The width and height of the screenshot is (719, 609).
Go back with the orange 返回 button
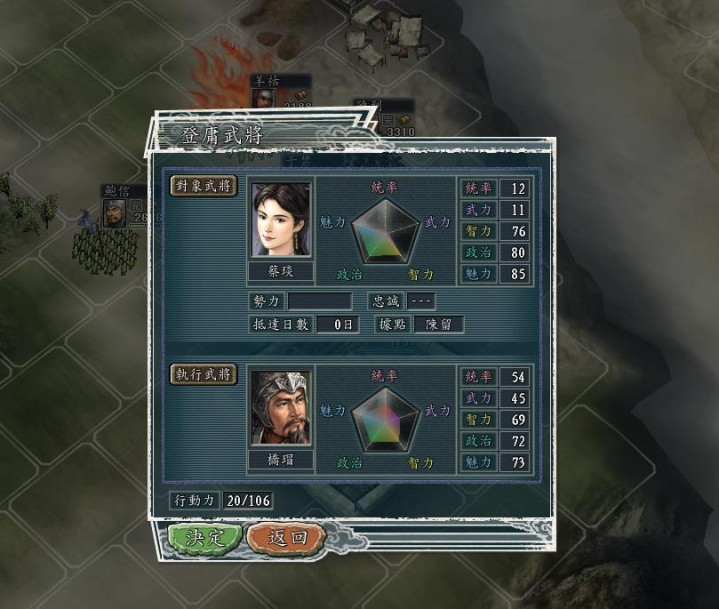click(x=285, y=537)
